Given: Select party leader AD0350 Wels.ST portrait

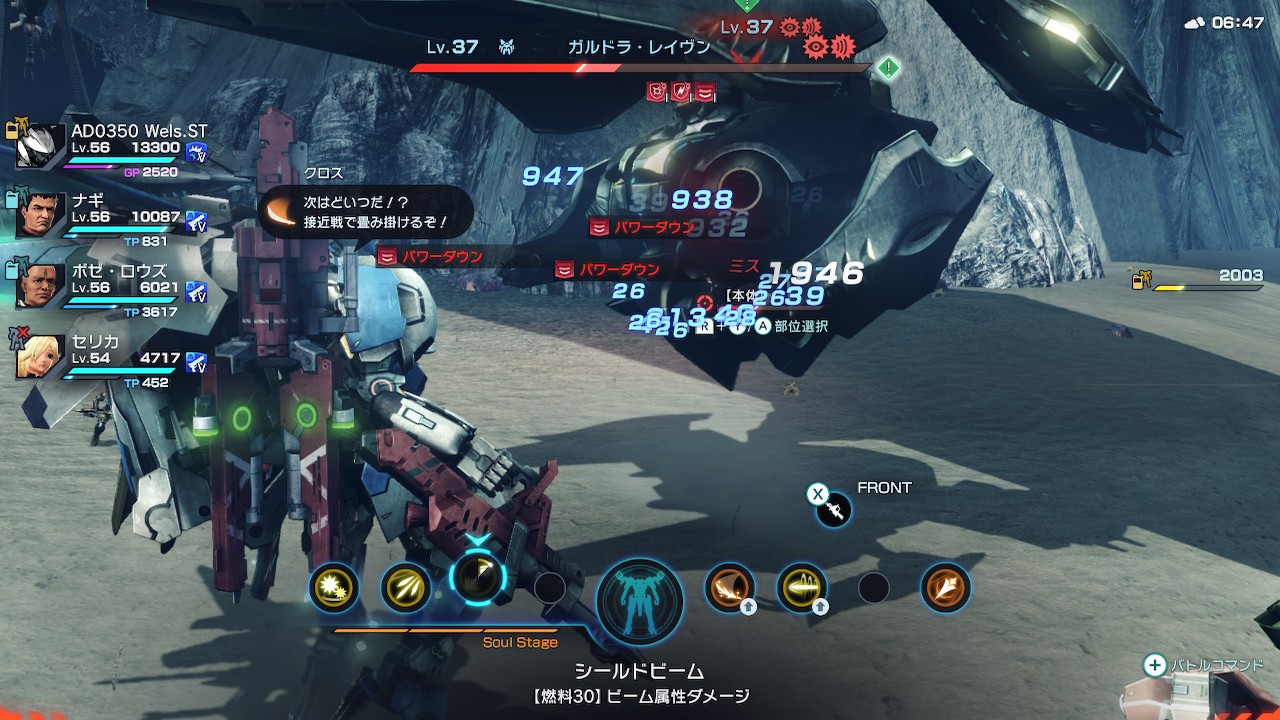Looking at the screenshot, I should (x=41, y=146).
